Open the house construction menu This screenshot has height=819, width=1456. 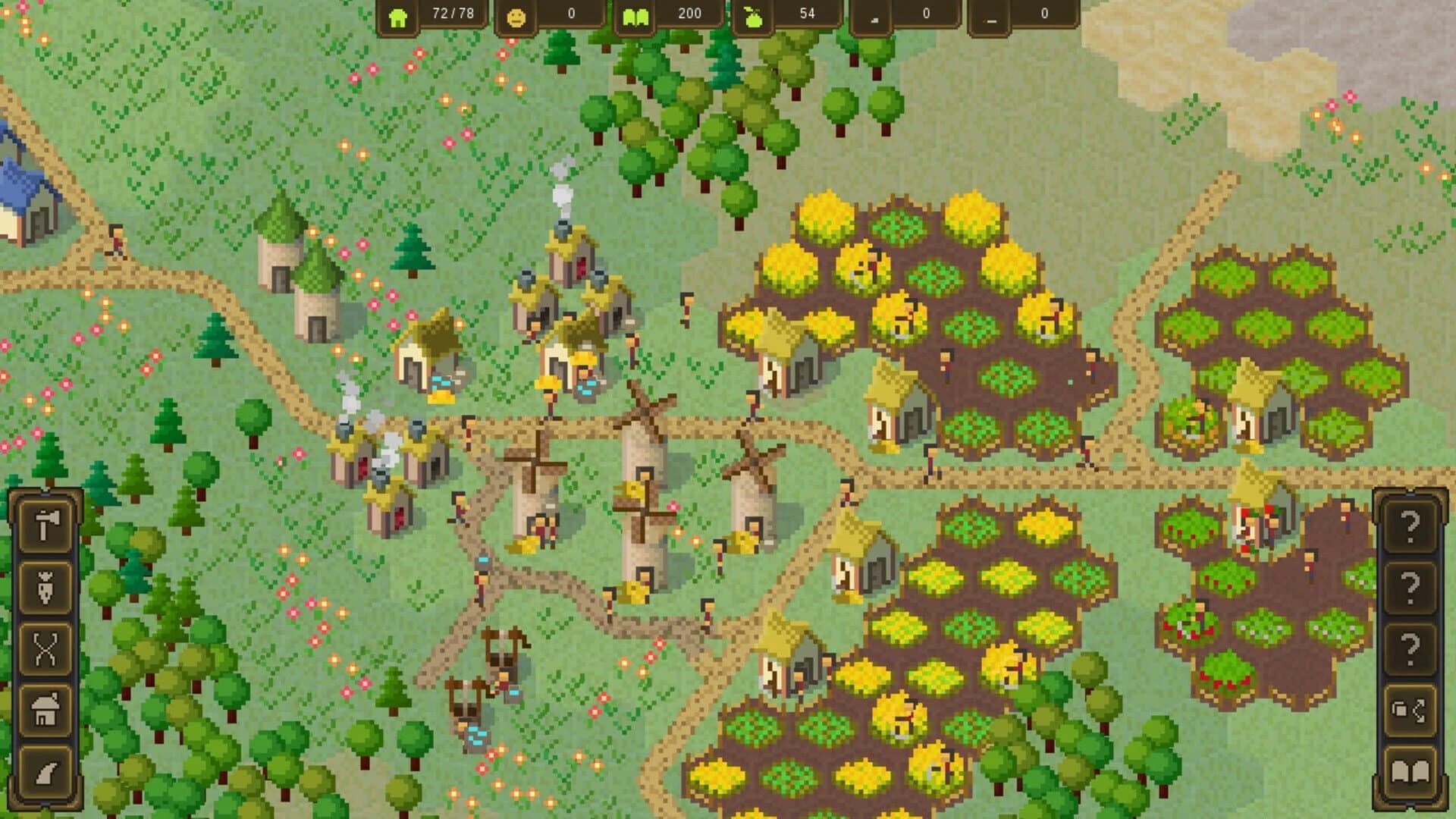45,701
